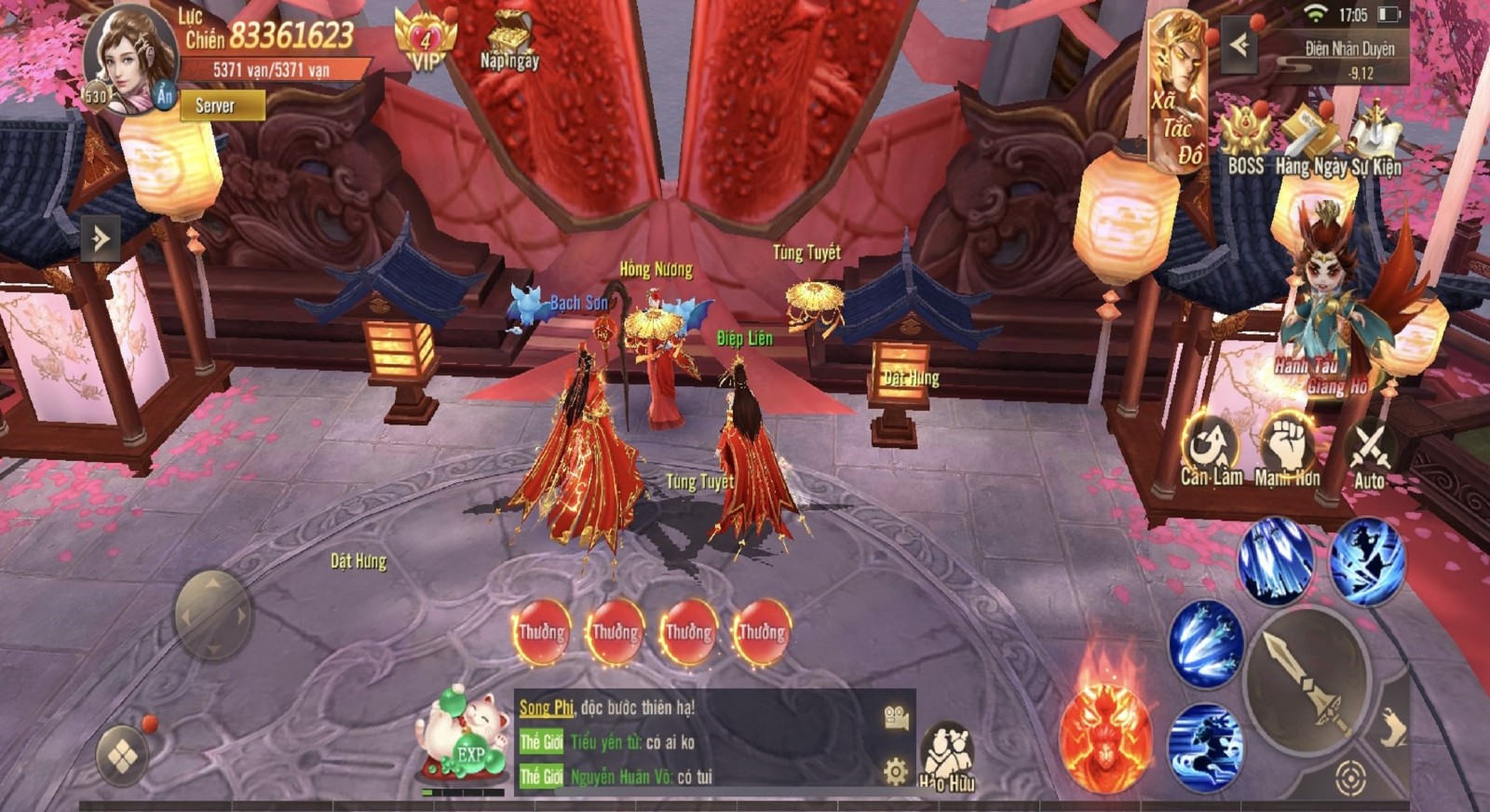Image resolution: width=1490 pixels, height=812 pixels.
Task: Collapse the top-right arrow button
Action: point(1239,44)
